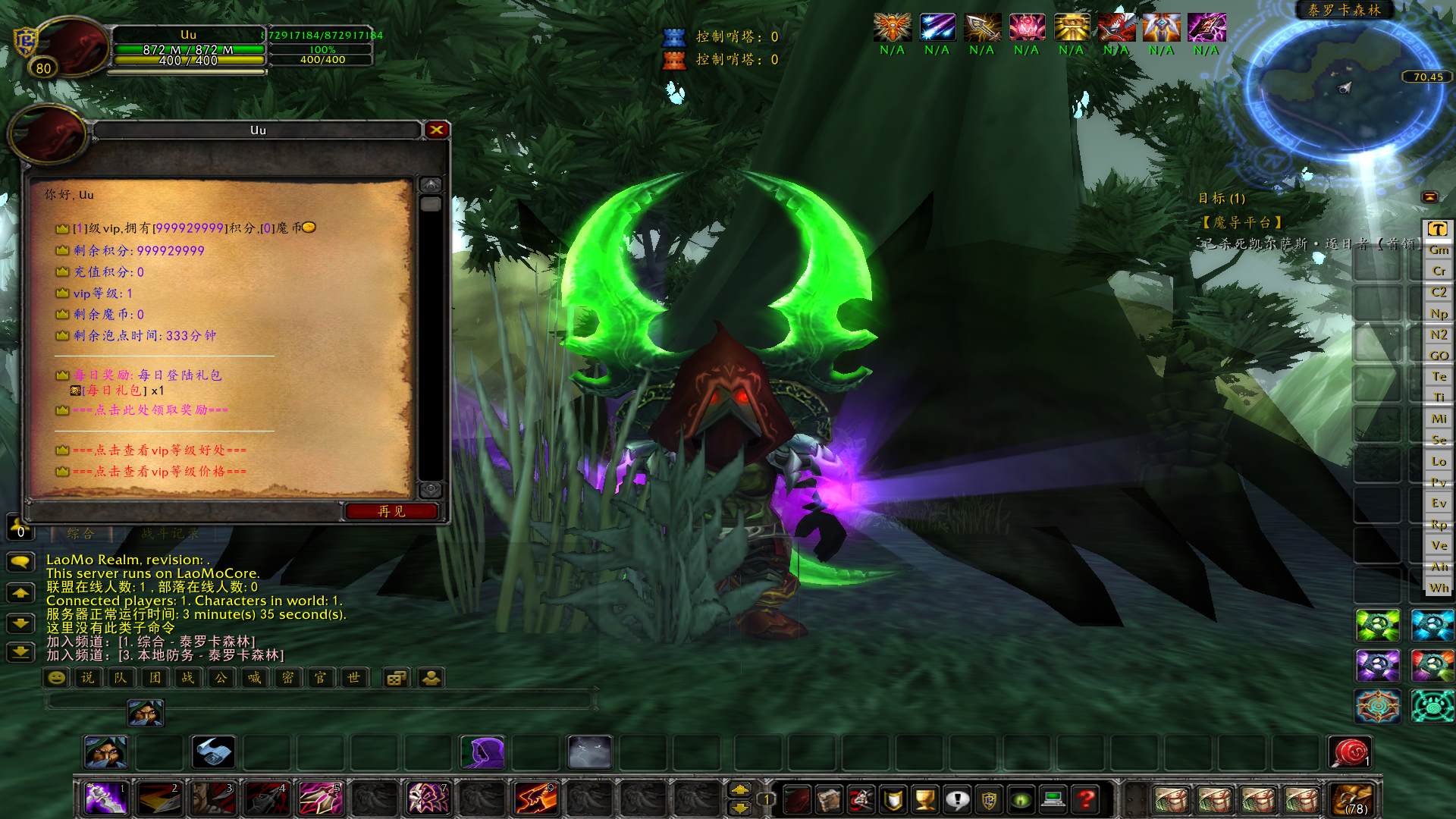Claim reward via 点击此处领取奖励 option
Viewport: 1456px width, 819px height.
tap(151, 410)
